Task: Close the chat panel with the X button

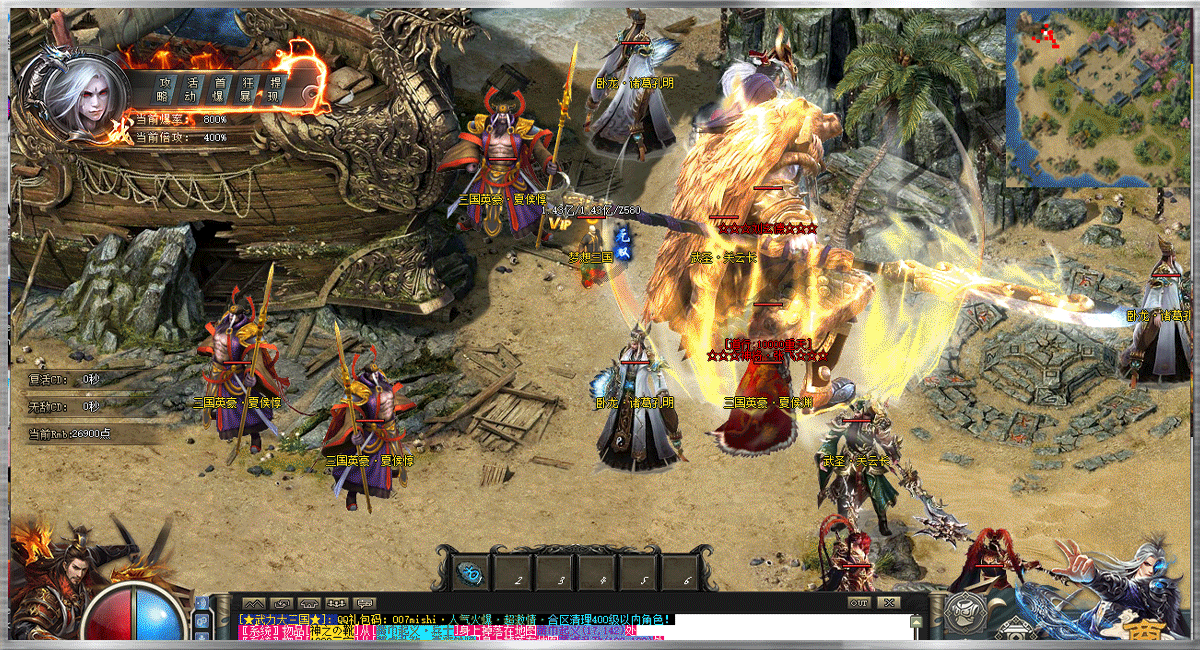Action: 887,603
